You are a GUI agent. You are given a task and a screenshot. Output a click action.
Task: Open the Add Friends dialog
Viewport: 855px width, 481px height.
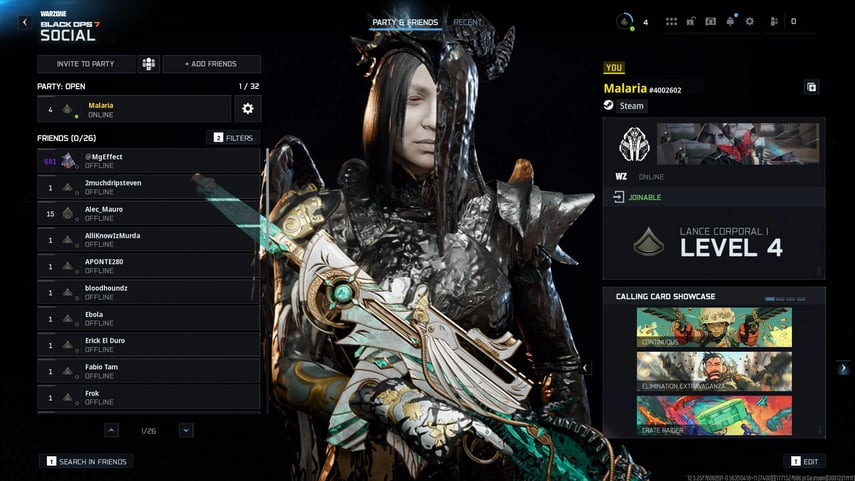tap(211, 64)
